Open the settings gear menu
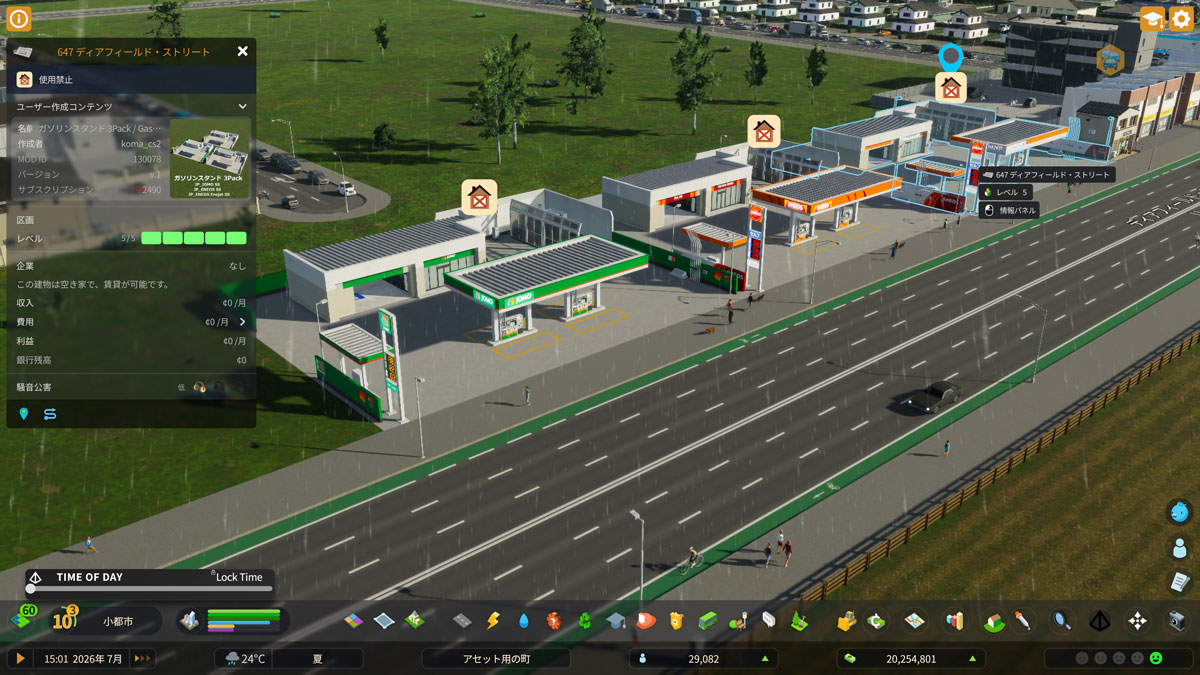This screenshot has height=675, width=1200. 1181,19
